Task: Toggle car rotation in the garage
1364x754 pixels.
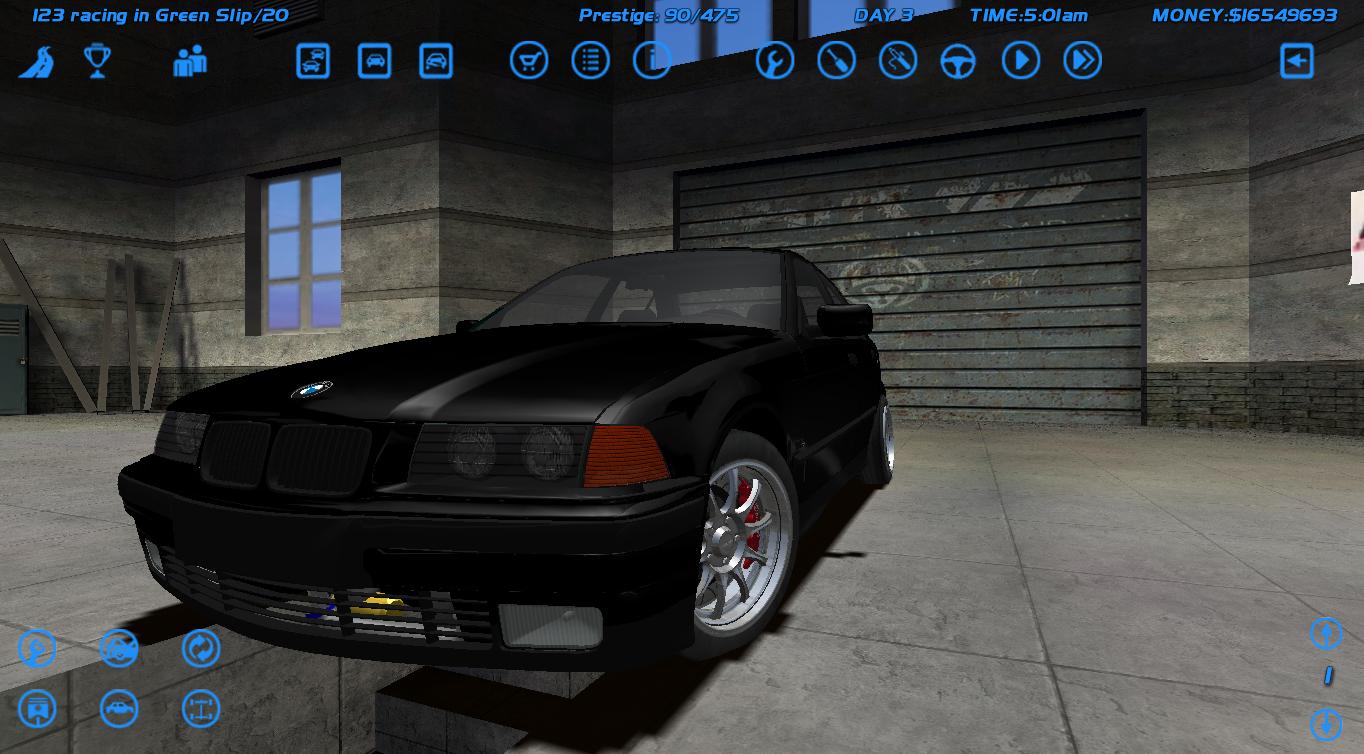Action: point(199,649)
